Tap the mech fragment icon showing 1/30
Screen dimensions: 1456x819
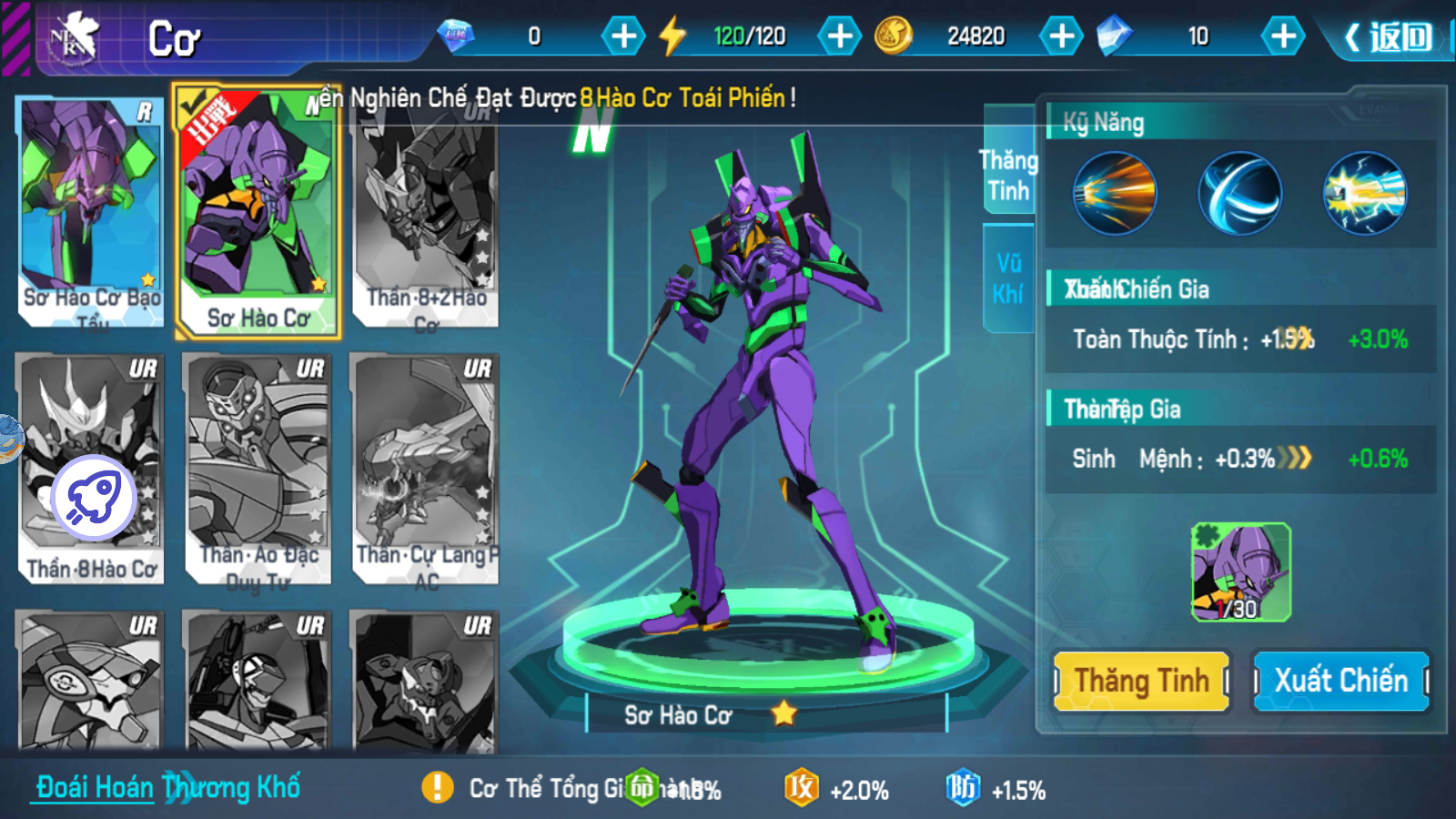click(x=1240, y=572)
